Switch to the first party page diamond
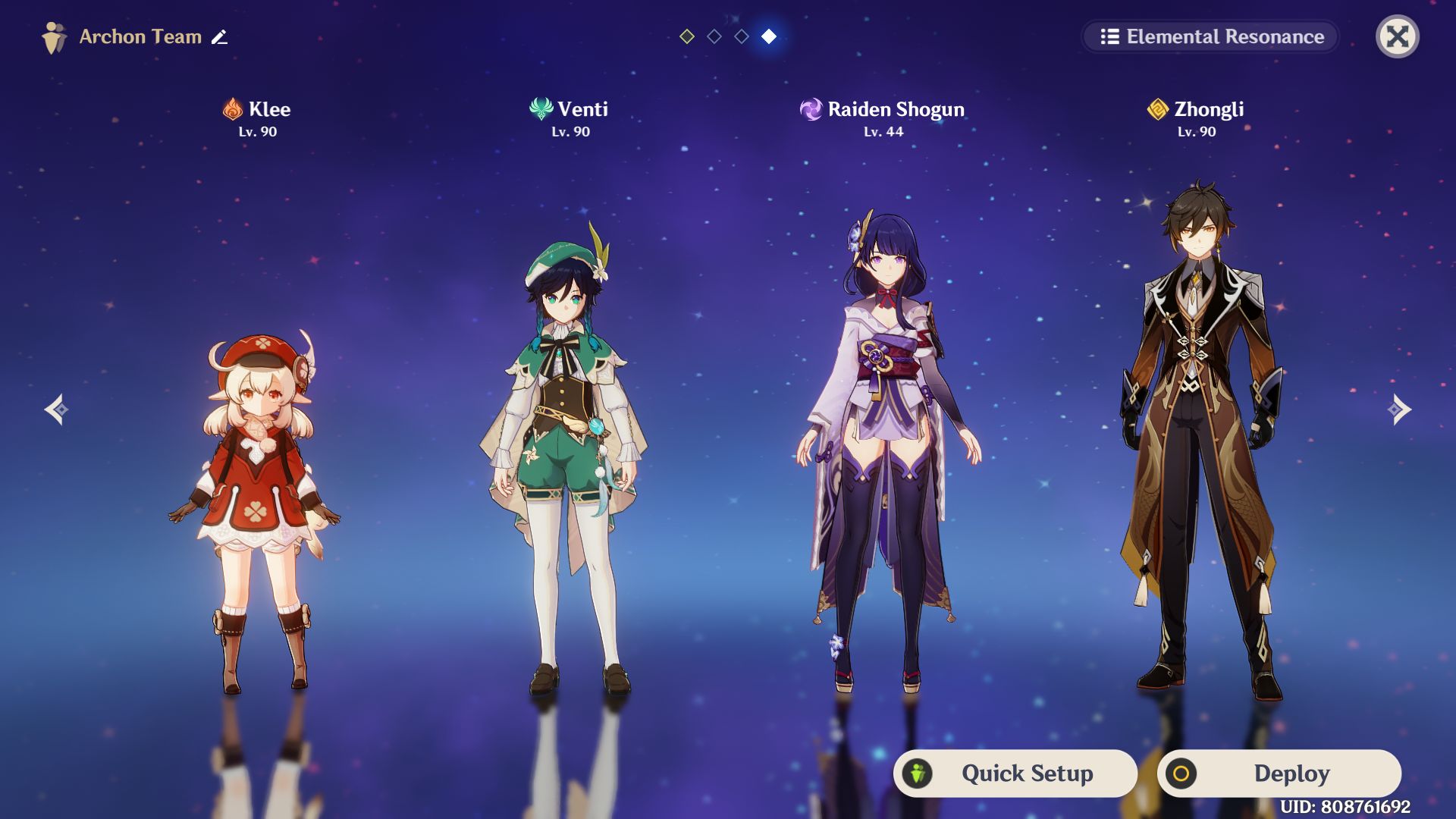Screen dimensions: 1456x819 point(687,36)
